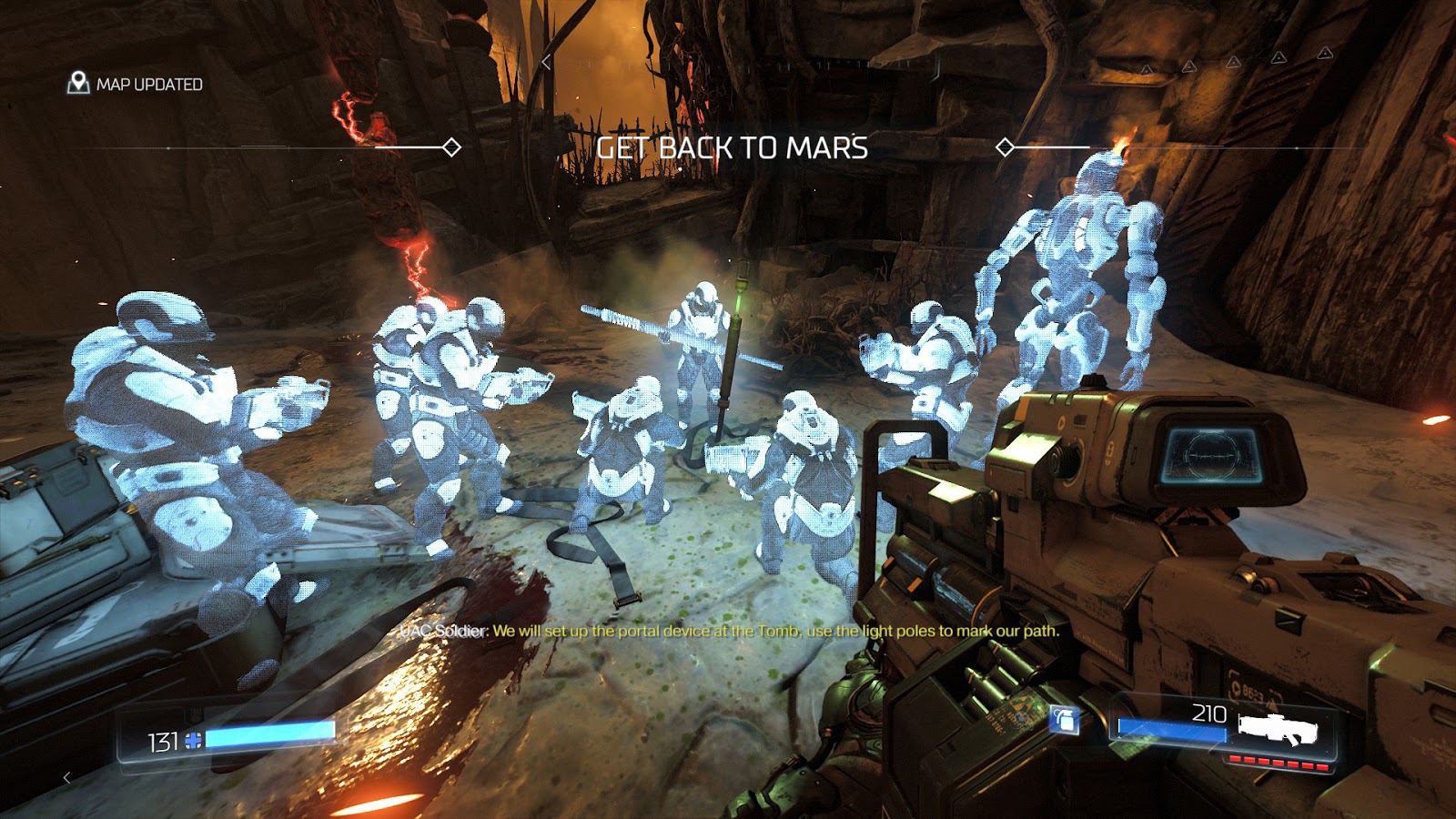Click a triangle waypoint marker on the compass strip
1456x819 pixels.
(x=1233, y=61)
